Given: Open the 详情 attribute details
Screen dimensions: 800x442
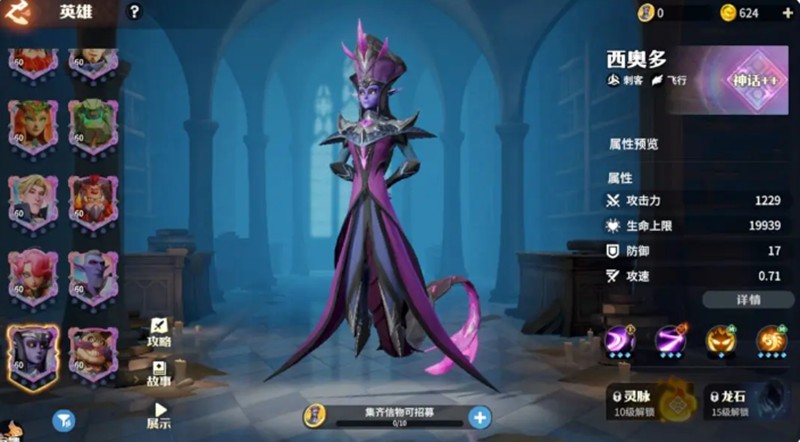Looking at the screenshot, I should pyautogui.click(x=747, y=300).
